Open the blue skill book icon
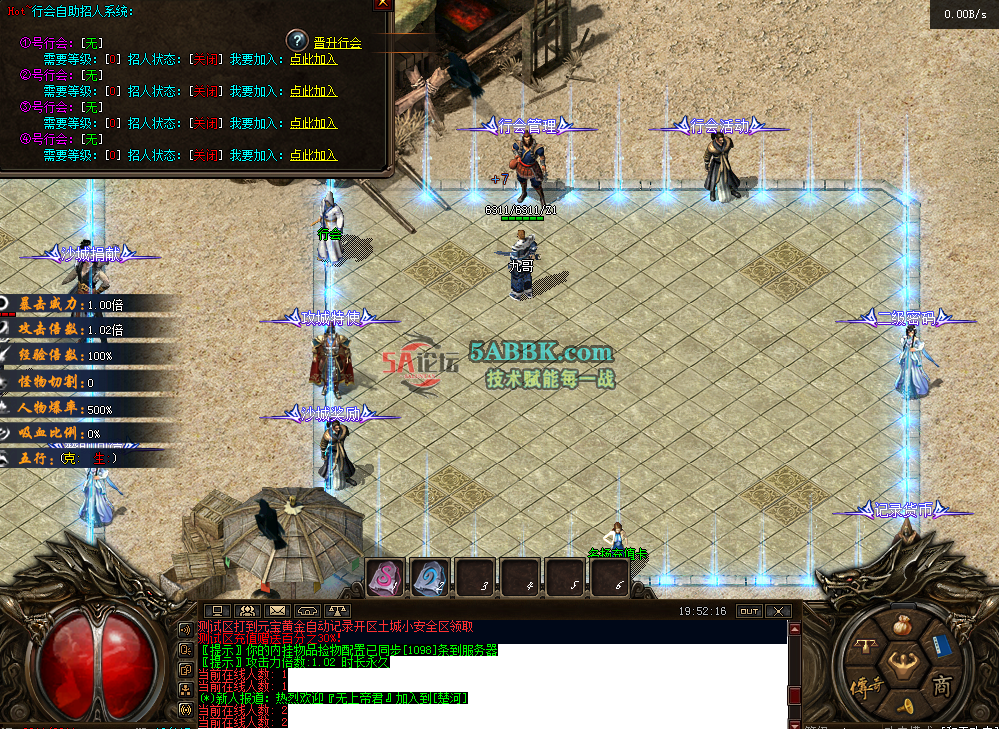This screenshot has height=729, width=999. tap(940, 645)
